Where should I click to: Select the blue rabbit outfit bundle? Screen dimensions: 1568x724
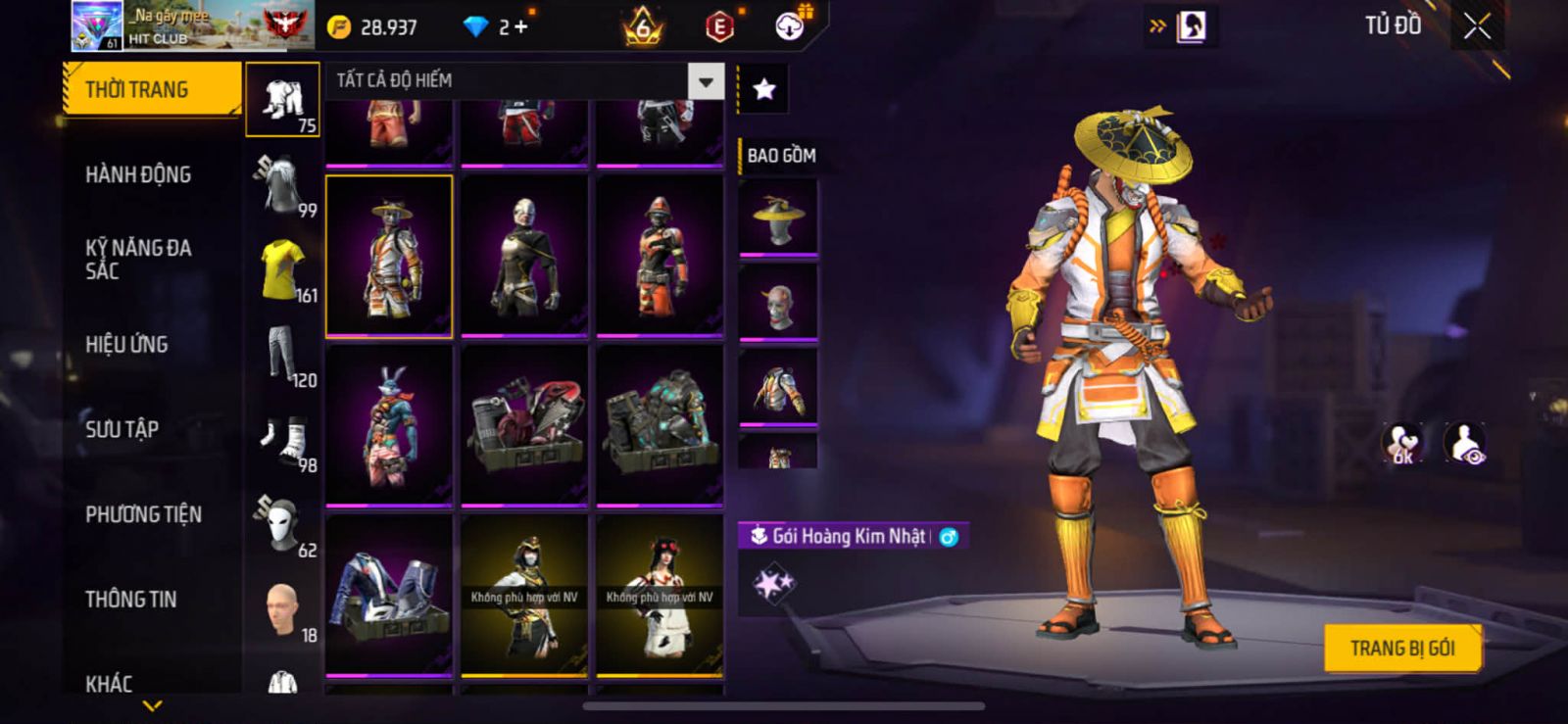pyautogui.click(x=389, y=426)
